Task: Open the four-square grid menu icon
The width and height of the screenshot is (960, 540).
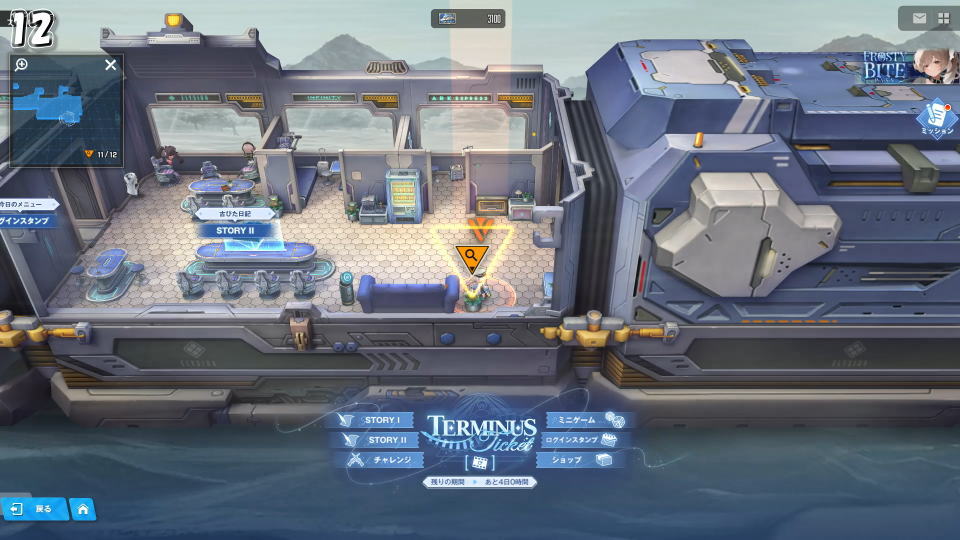Action: pyautogui.click(x=943, y=18)
